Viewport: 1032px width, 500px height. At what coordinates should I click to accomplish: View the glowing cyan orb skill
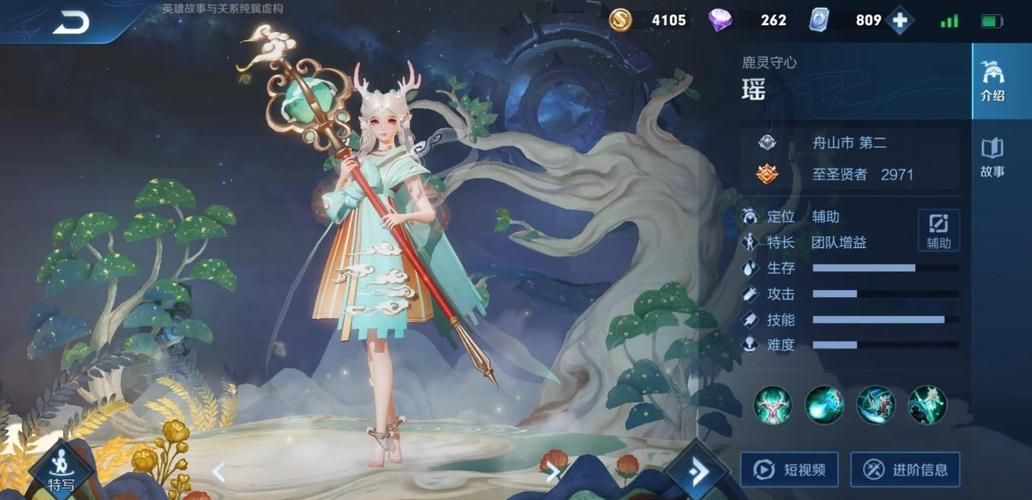825,405
